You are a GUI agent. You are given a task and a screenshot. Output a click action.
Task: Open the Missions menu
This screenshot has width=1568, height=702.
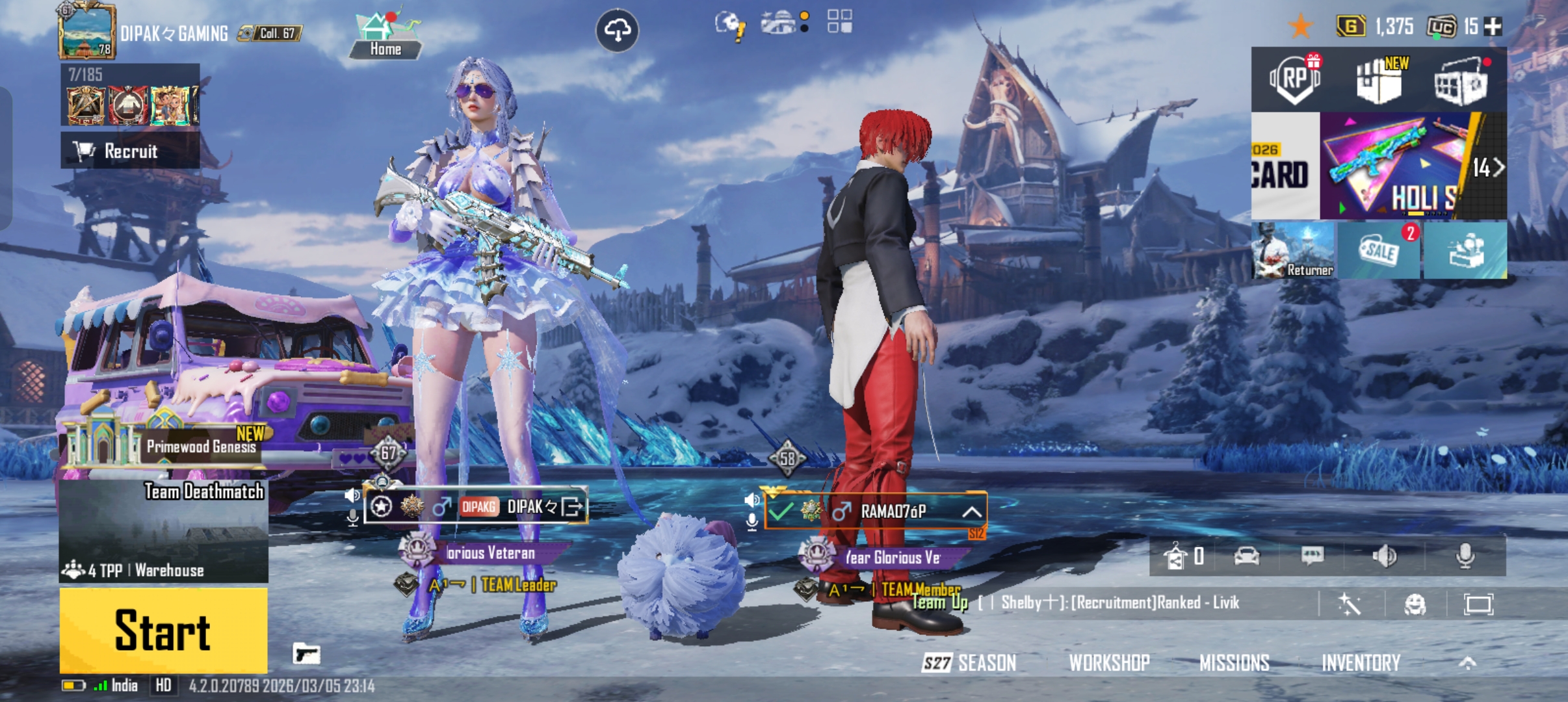pyautogui.click(x=1234, y=663)
